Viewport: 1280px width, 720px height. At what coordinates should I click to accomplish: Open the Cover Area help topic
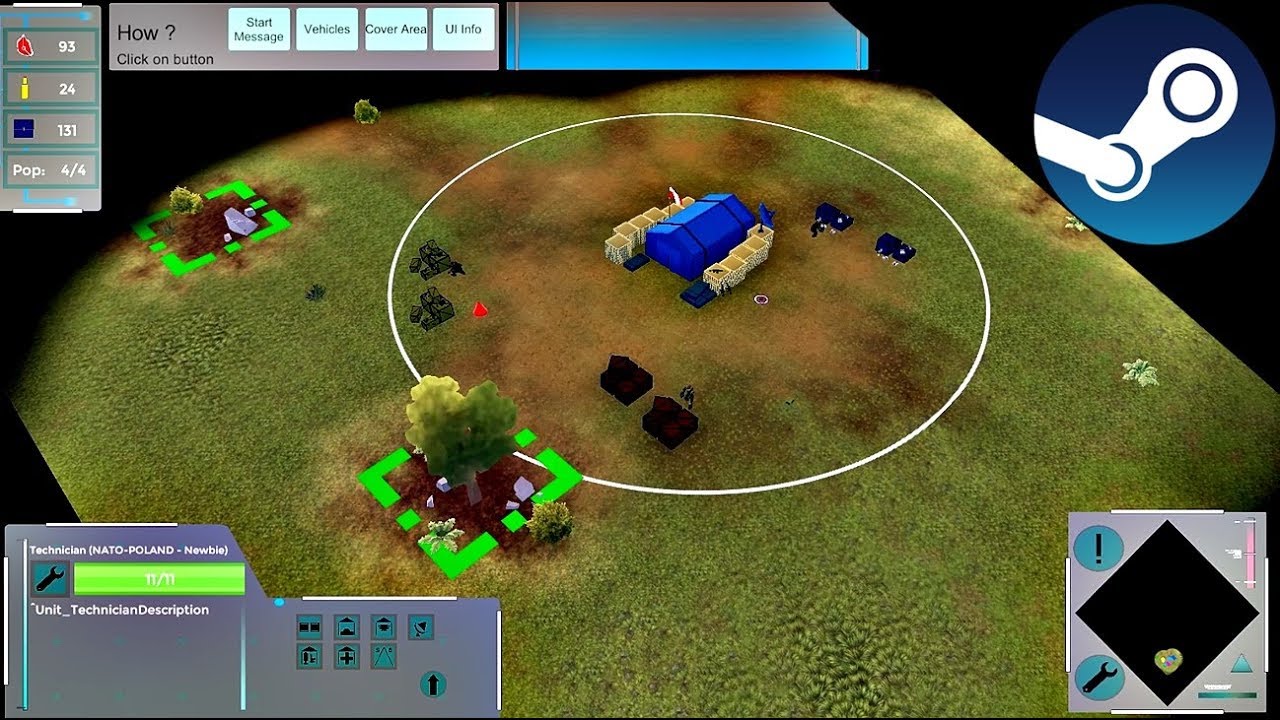[x=396, y=30]
